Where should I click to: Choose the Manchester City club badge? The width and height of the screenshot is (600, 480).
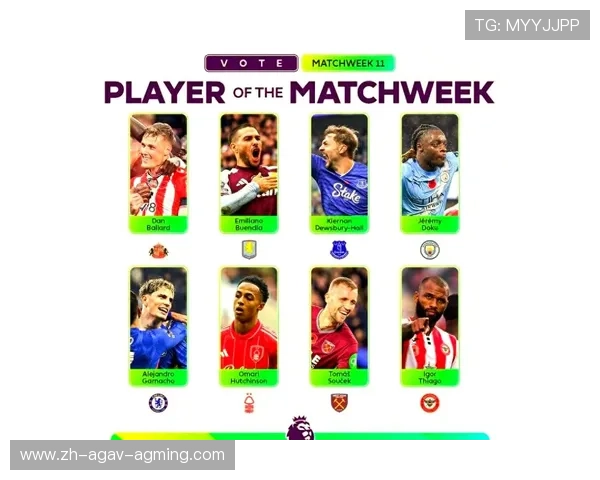(430, 249)
